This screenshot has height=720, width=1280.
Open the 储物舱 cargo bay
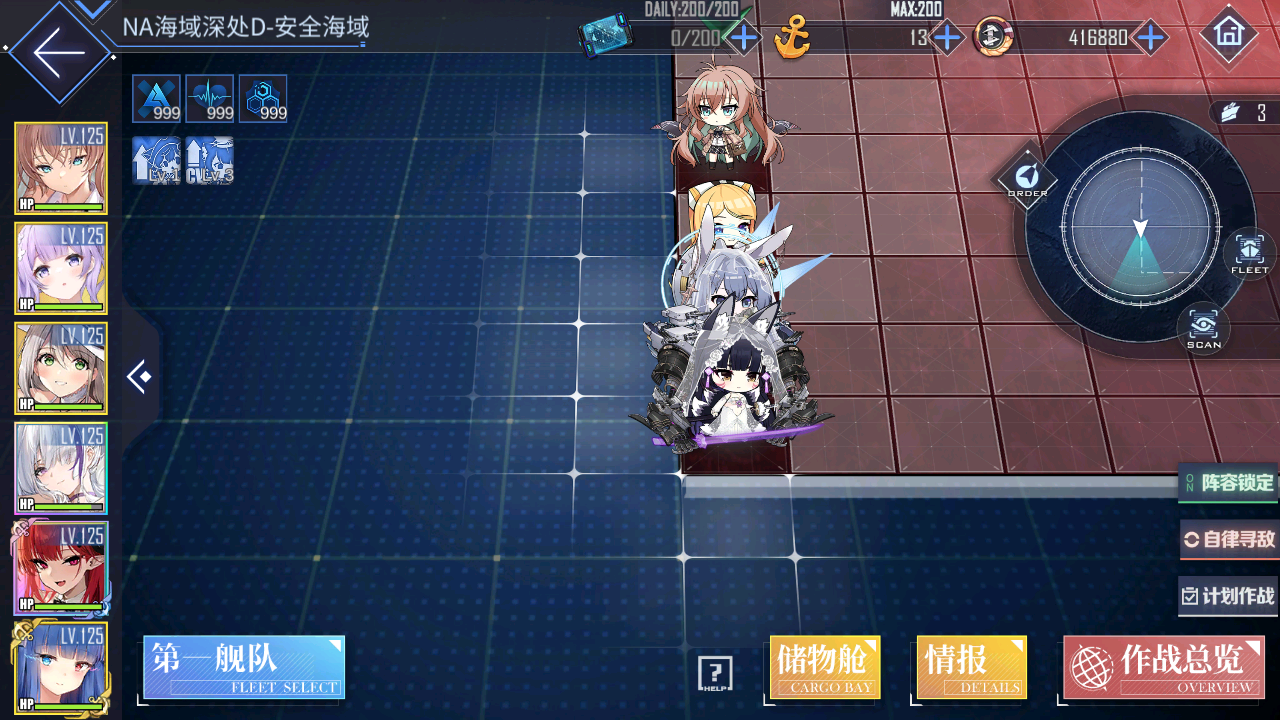(x=825, y=666)
